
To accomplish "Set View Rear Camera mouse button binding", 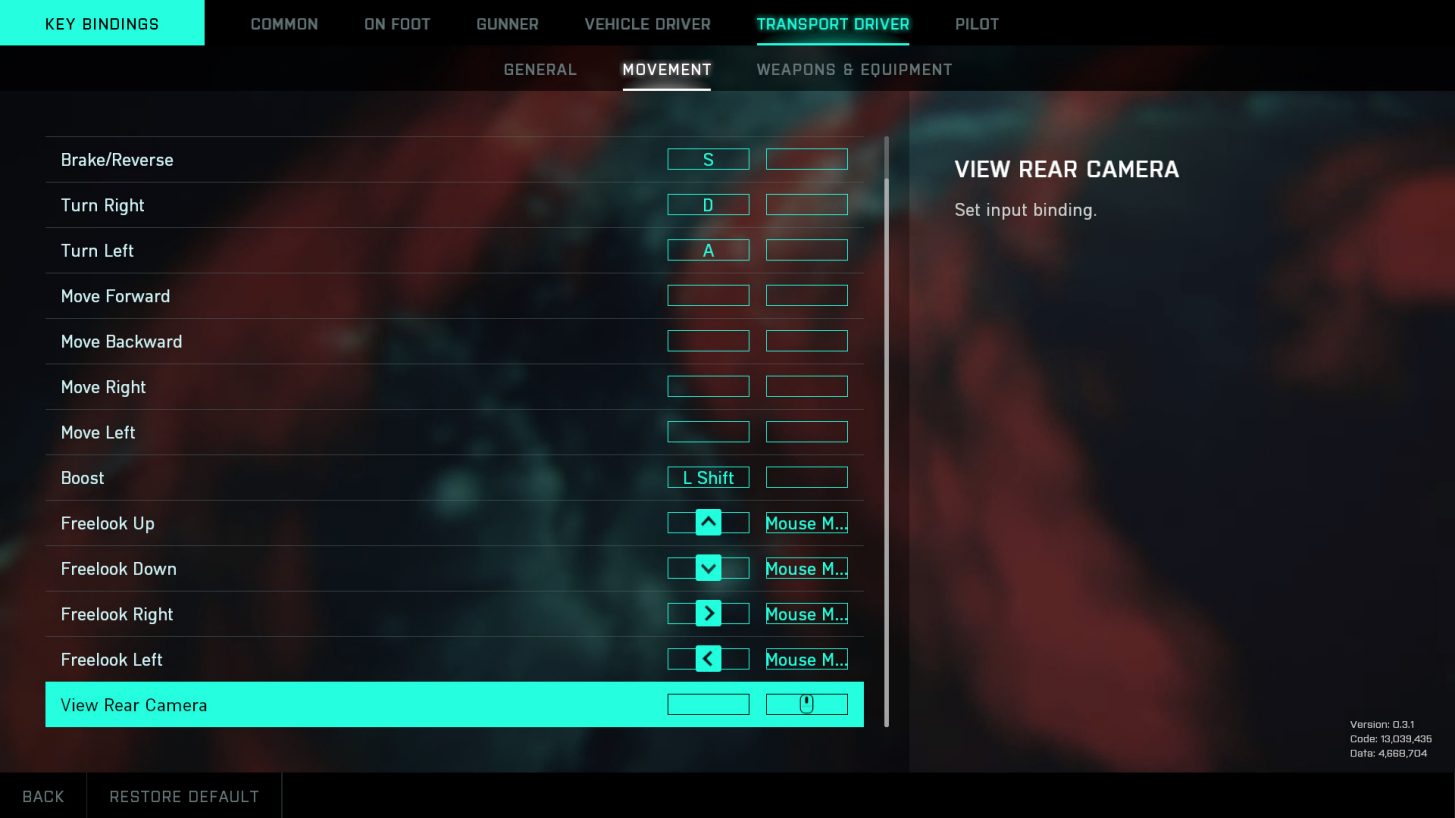I will click(806, 705).
